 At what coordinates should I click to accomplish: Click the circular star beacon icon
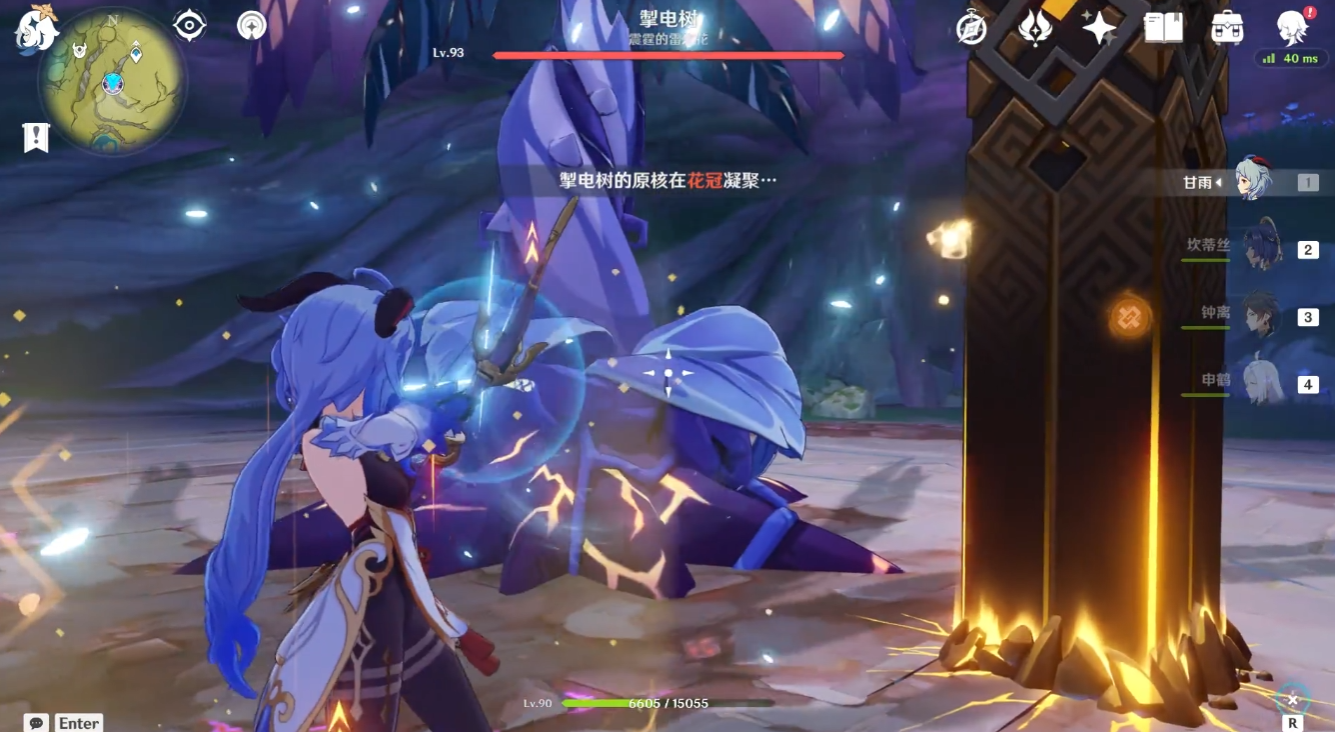click(252, 25)
